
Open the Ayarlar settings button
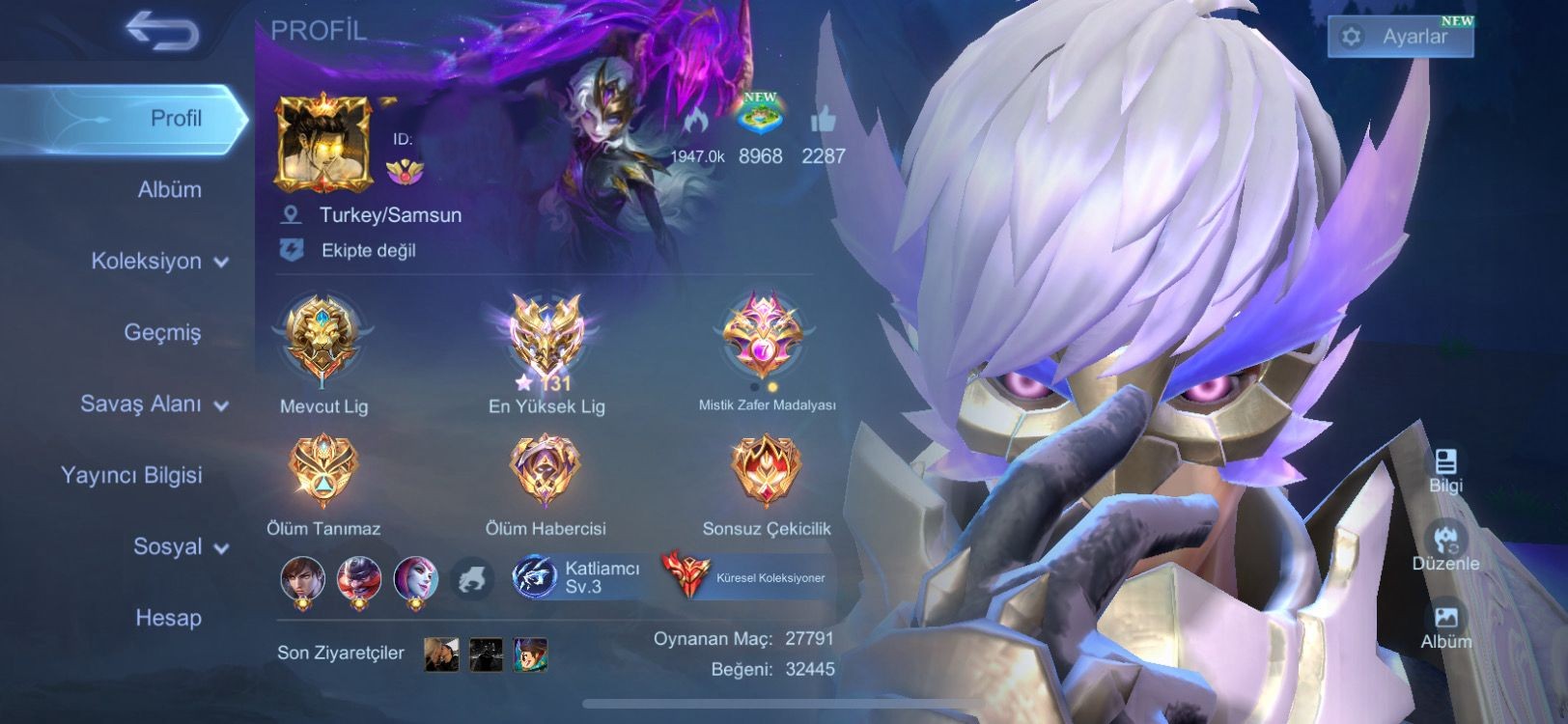[x=1400, y=37]
